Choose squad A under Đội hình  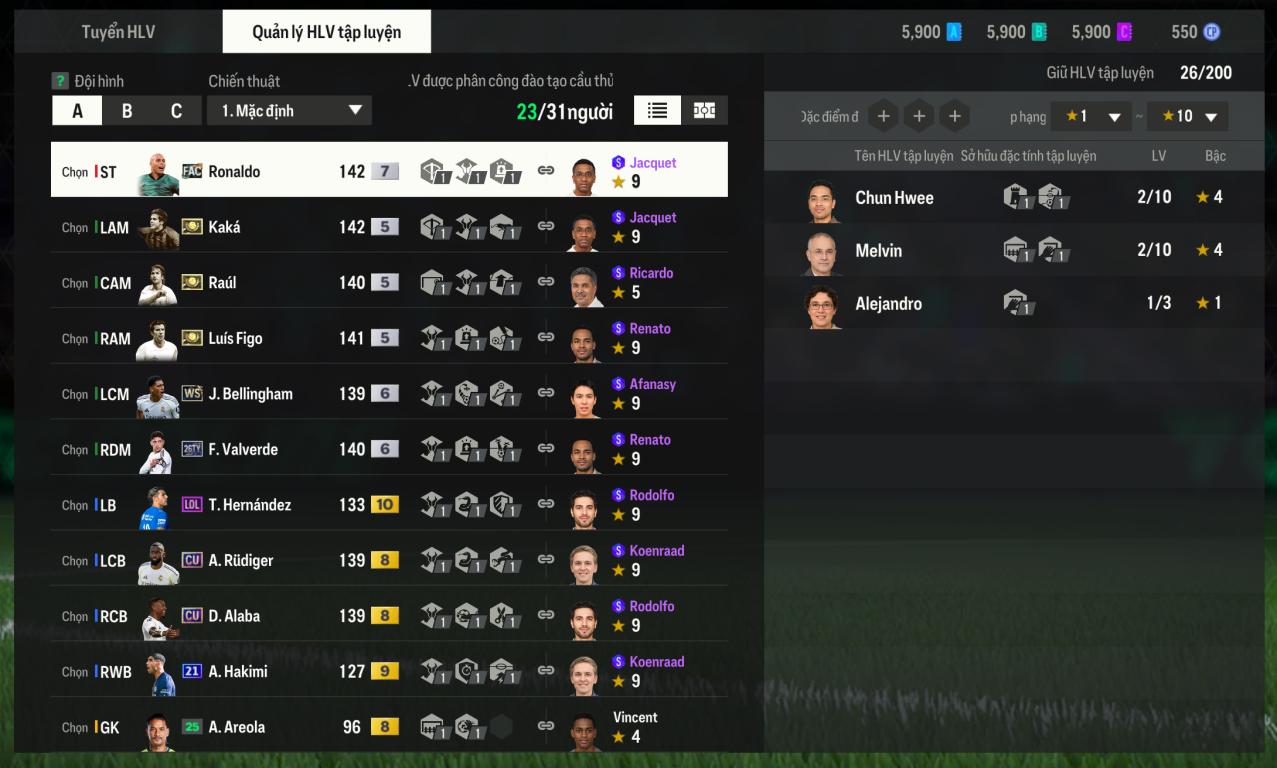tap(77, 111)
